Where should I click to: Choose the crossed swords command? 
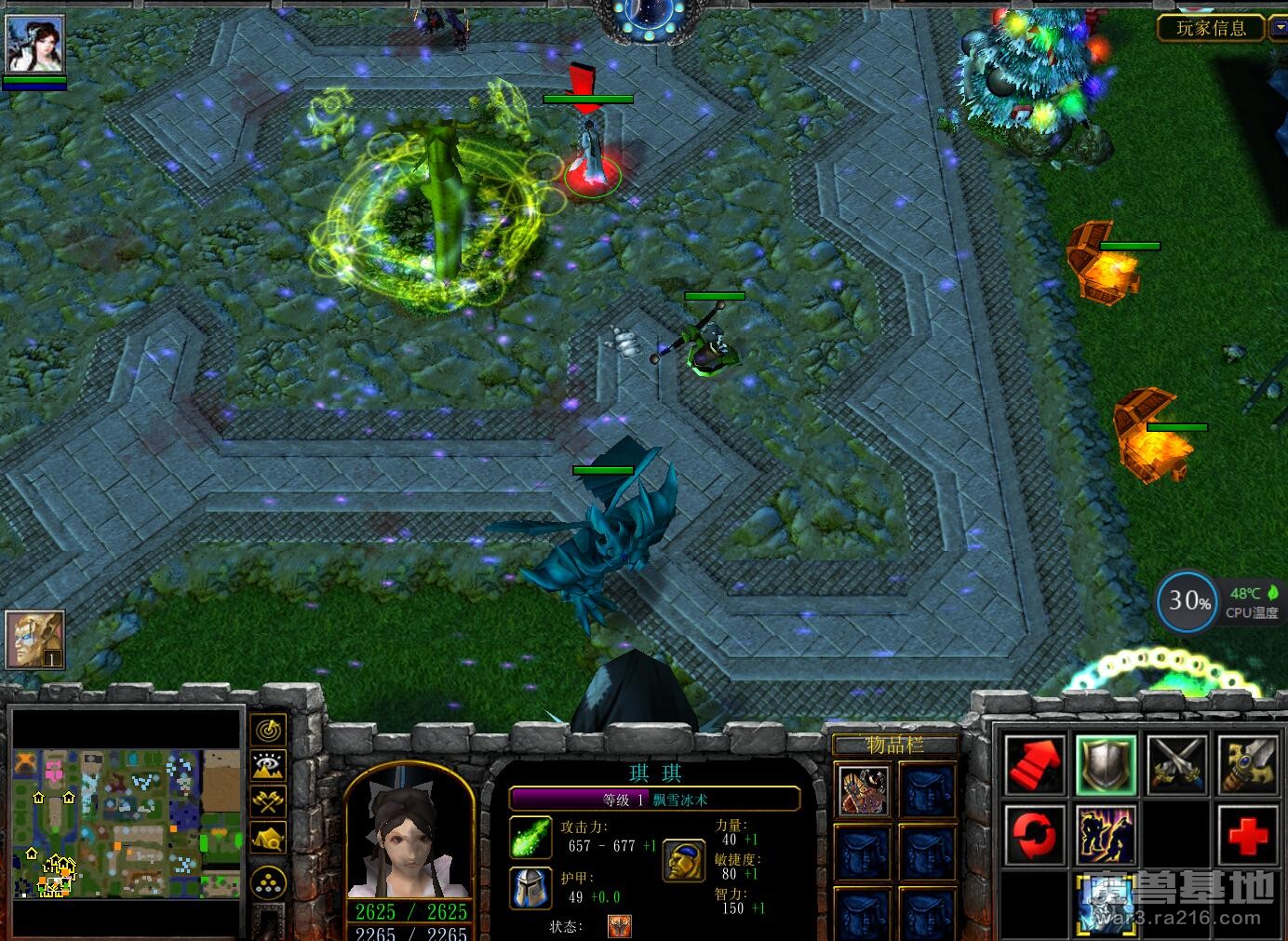[1176, 765]
